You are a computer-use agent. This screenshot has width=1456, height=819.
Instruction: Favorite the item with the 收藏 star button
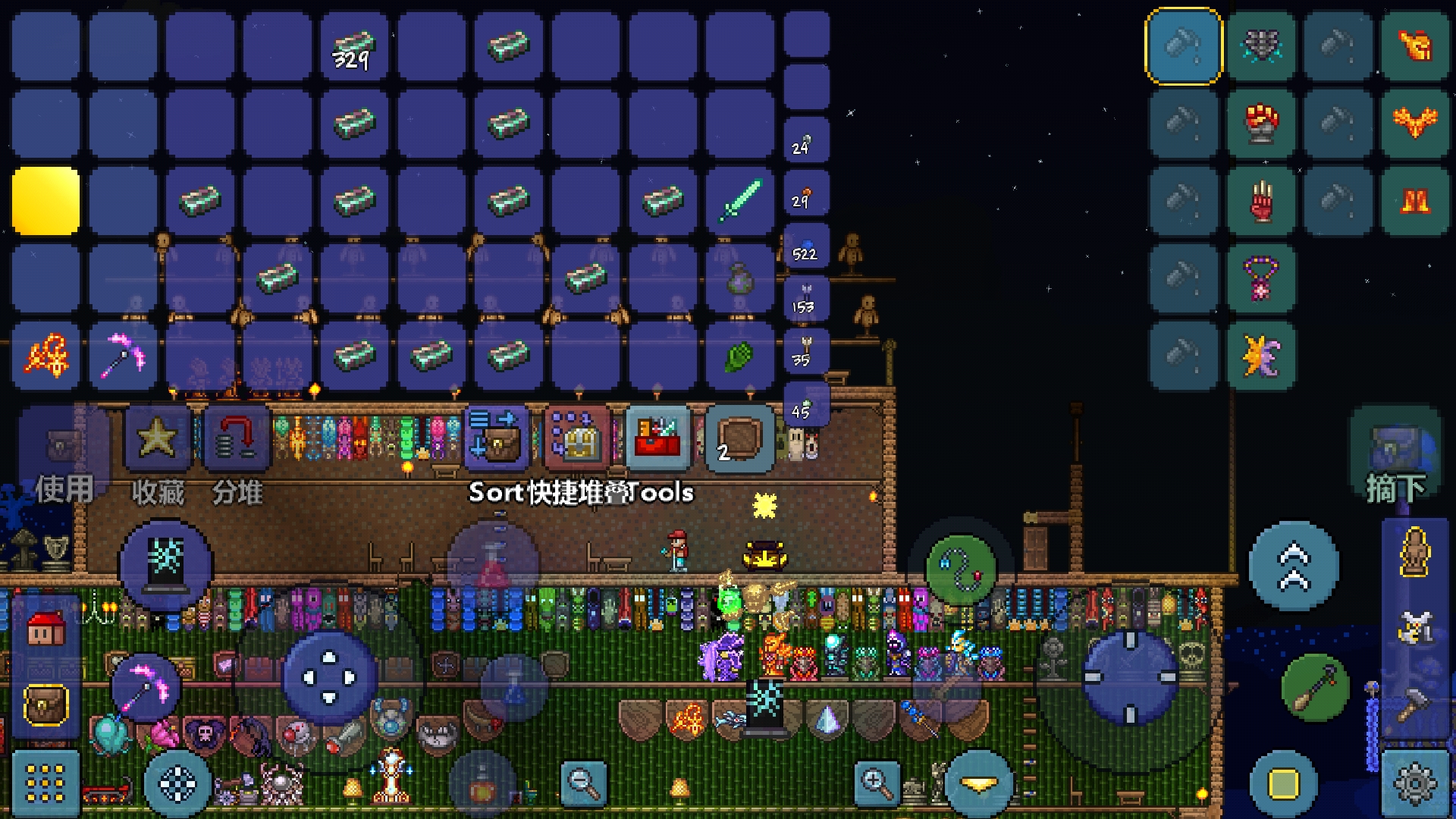point(157,455)
